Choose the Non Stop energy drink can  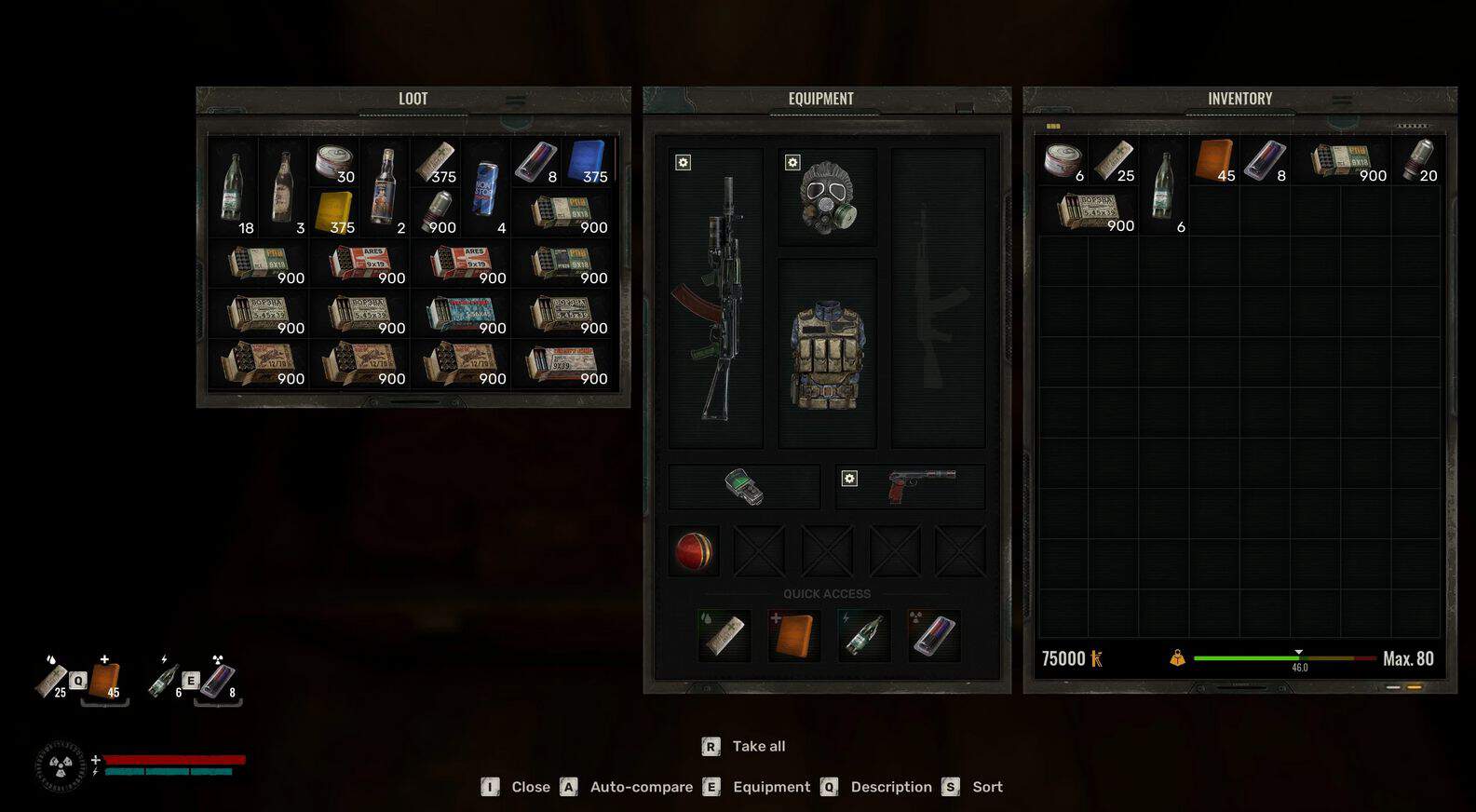485,187
